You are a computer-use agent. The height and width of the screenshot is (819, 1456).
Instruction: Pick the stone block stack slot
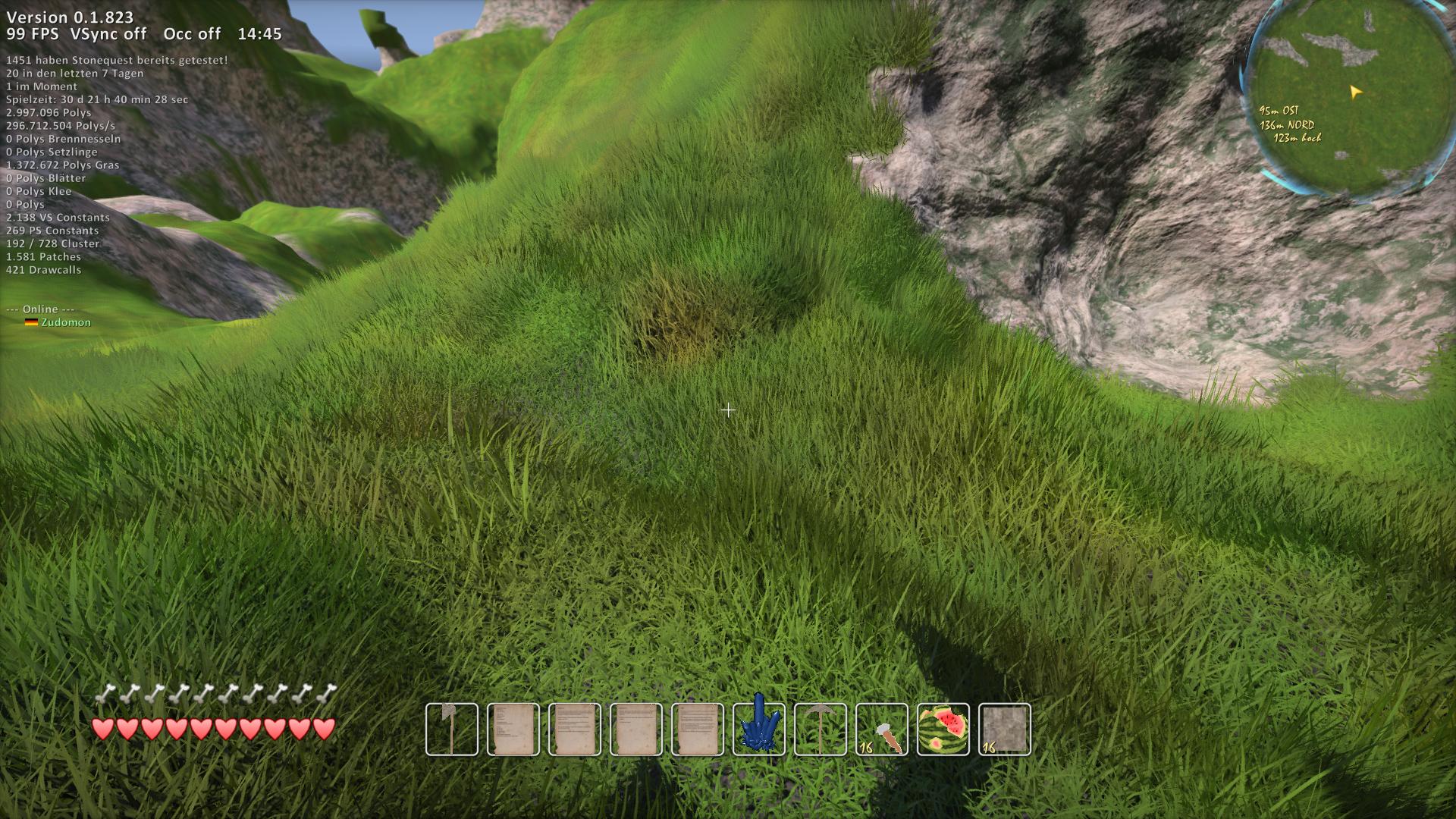pos(1005,730)
